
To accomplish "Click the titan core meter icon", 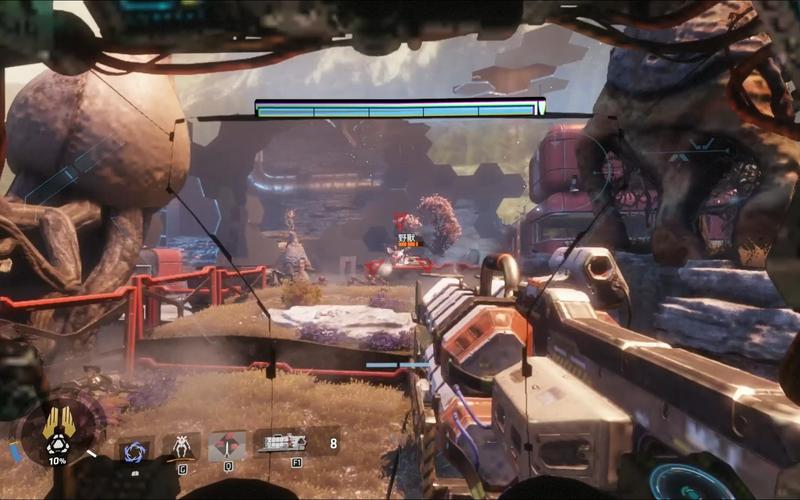I will coord(57,428).
